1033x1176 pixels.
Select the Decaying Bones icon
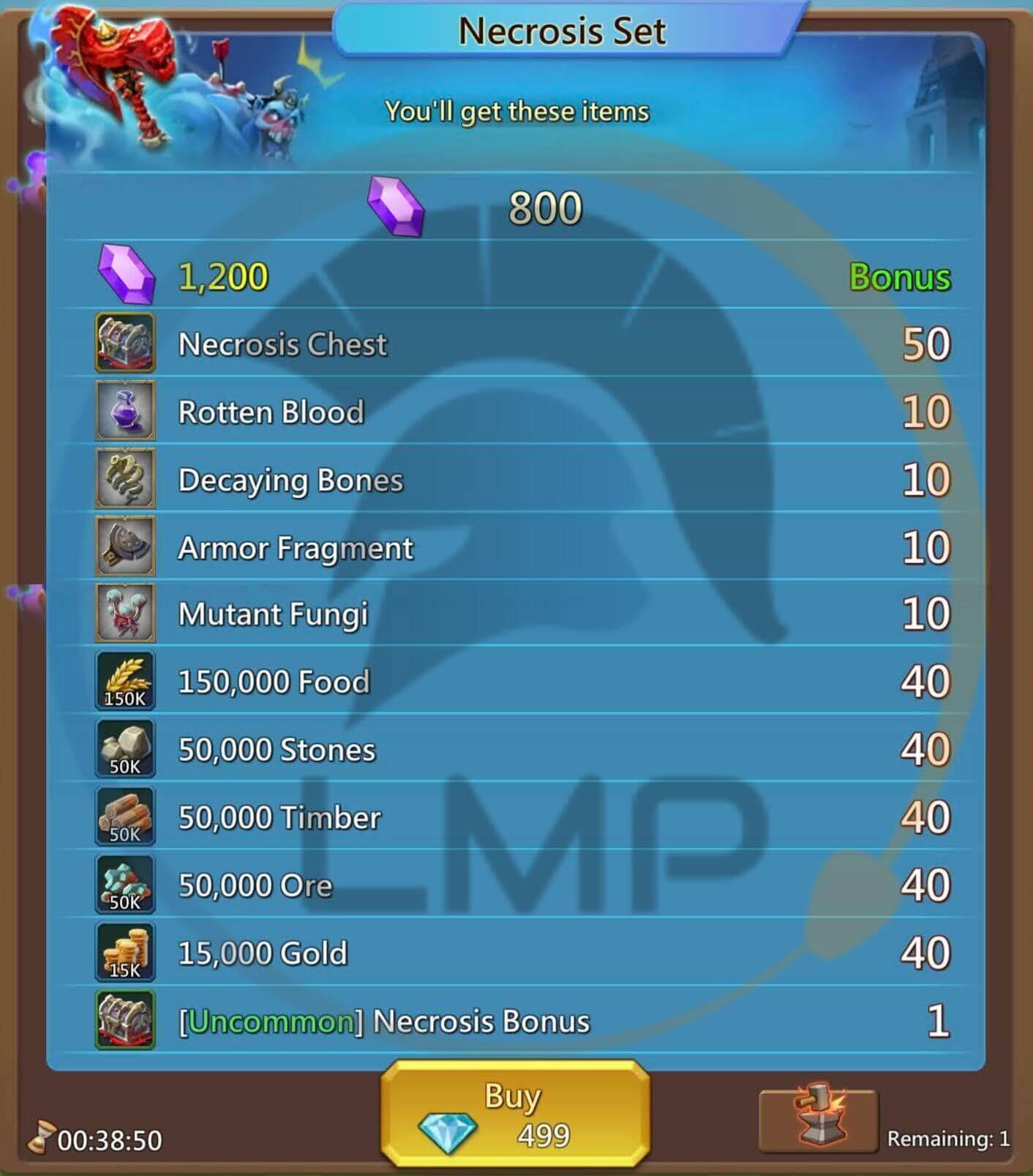pos(124,480)
